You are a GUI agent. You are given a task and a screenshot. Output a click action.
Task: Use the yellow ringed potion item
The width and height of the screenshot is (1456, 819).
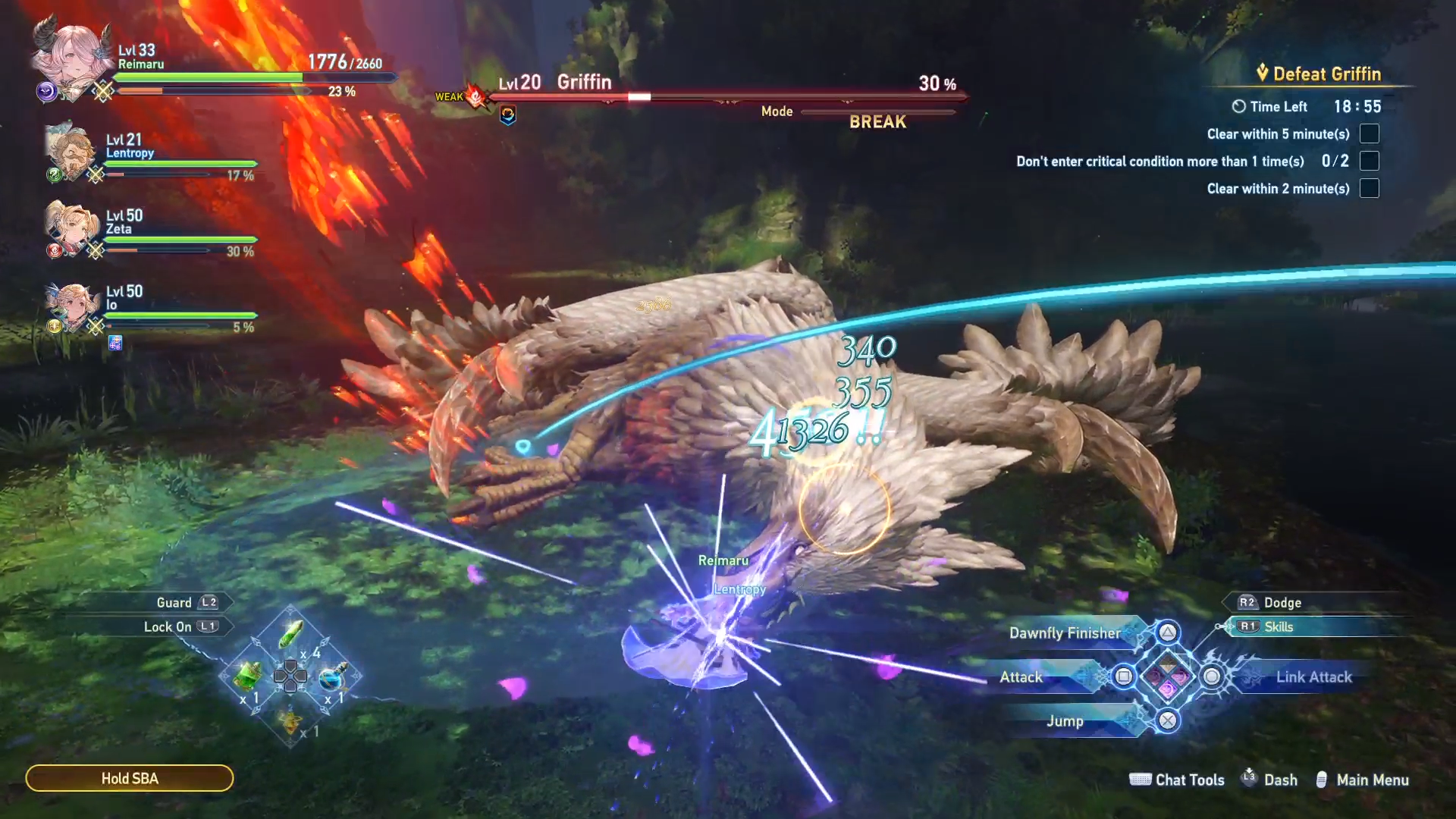[x=290, y=720]
